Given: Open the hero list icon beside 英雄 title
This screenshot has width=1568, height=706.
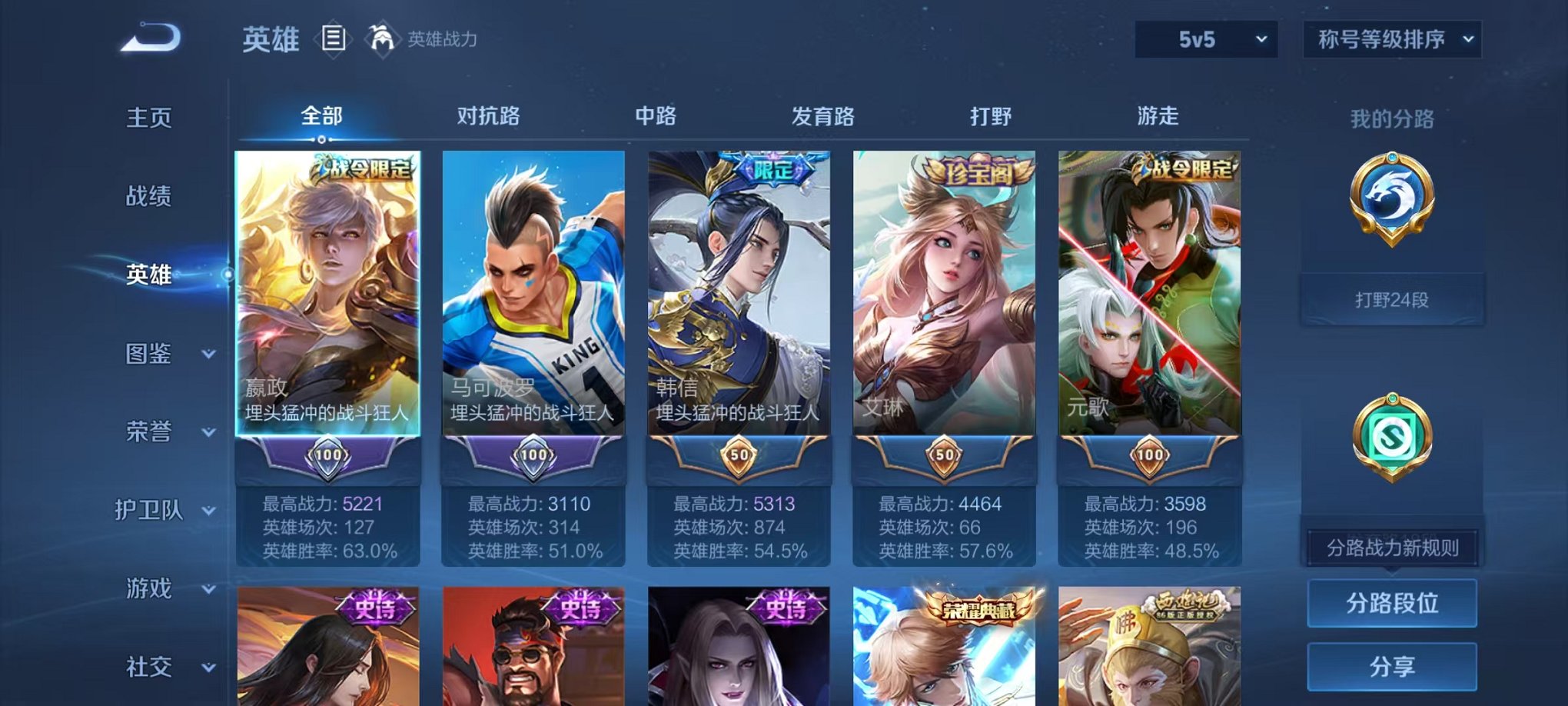Looking at the screenshot, I should coord(332,38).
